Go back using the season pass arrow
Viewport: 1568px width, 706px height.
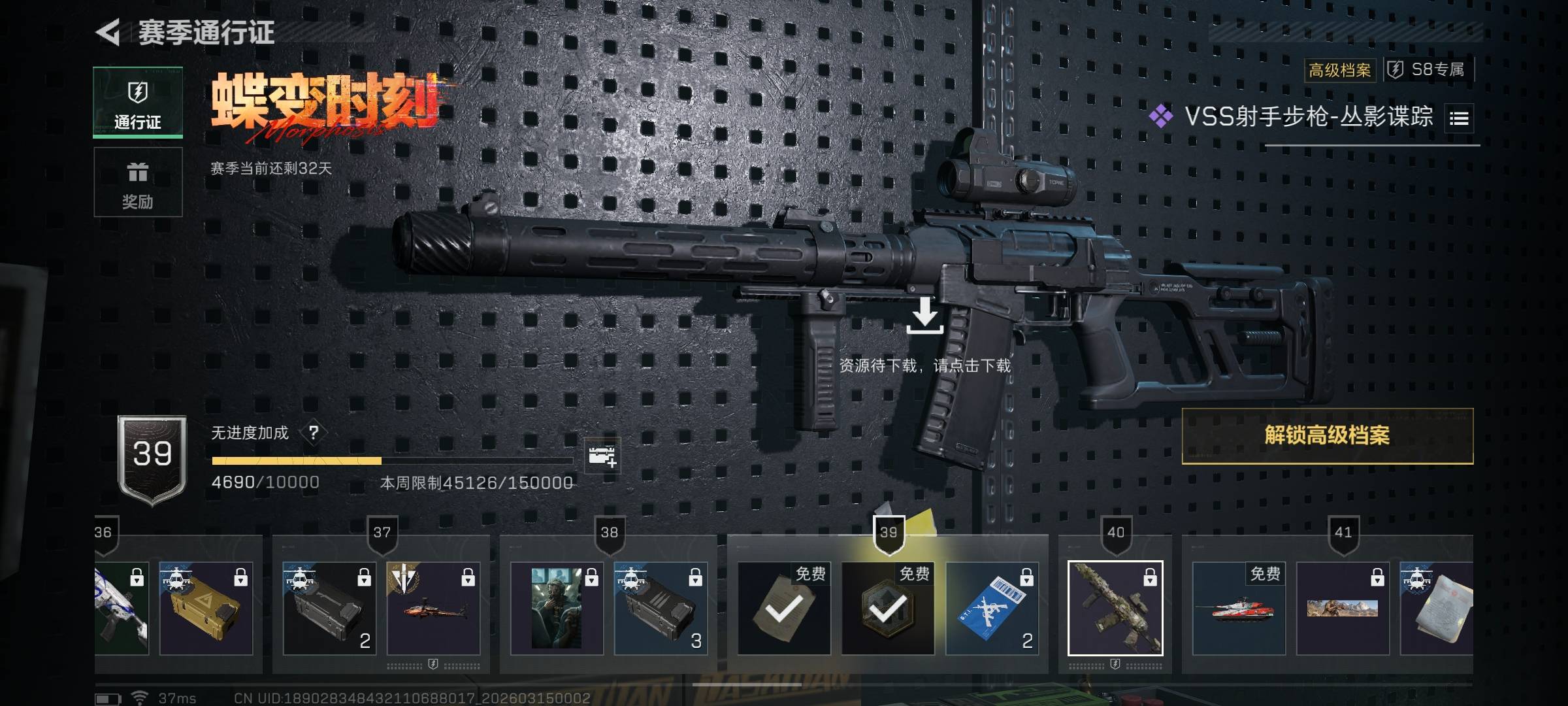pos(108,32)
